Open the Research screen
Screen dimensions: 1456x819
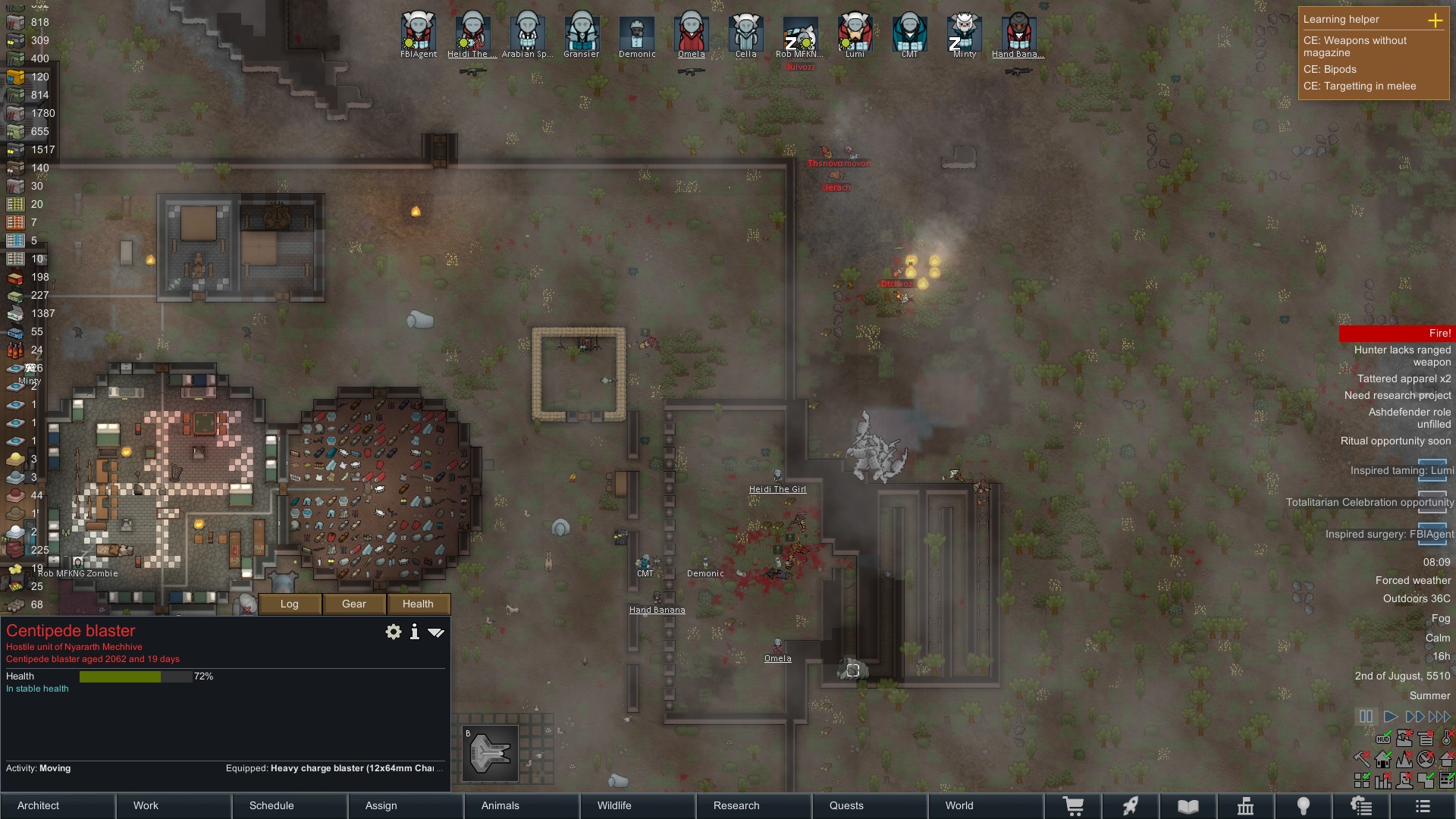coord(754,805)
